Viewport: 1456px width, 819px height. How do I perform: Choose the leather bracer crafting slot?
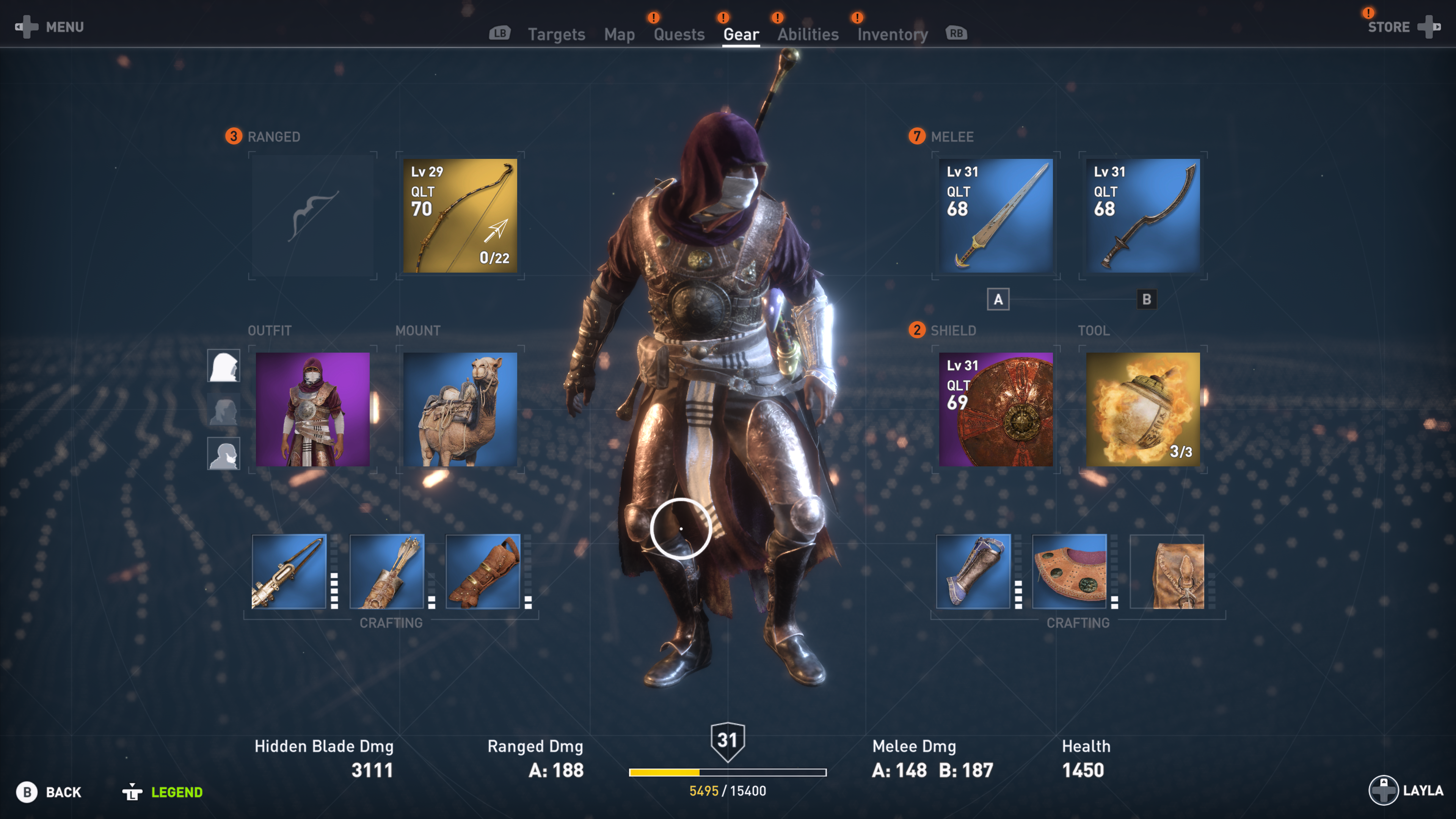[x=483, y=571]
